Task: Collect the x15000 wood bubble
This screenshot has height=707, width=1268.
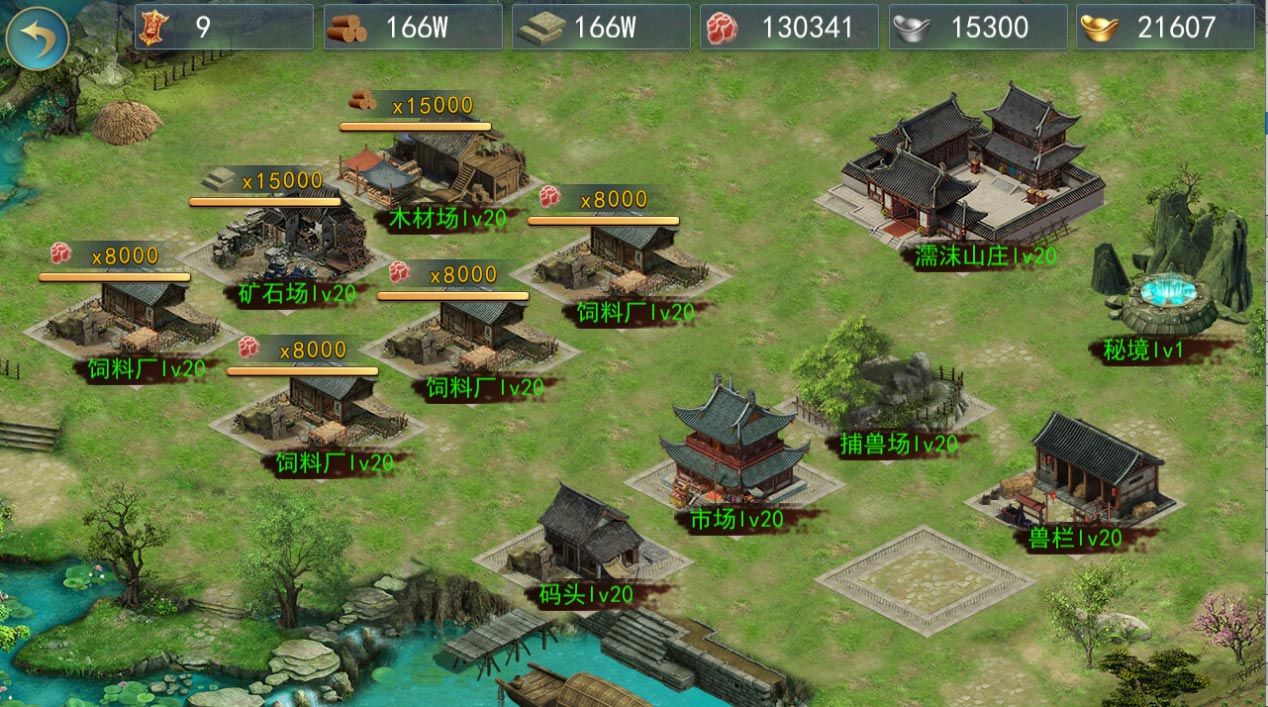Action: tap(415, 105)
